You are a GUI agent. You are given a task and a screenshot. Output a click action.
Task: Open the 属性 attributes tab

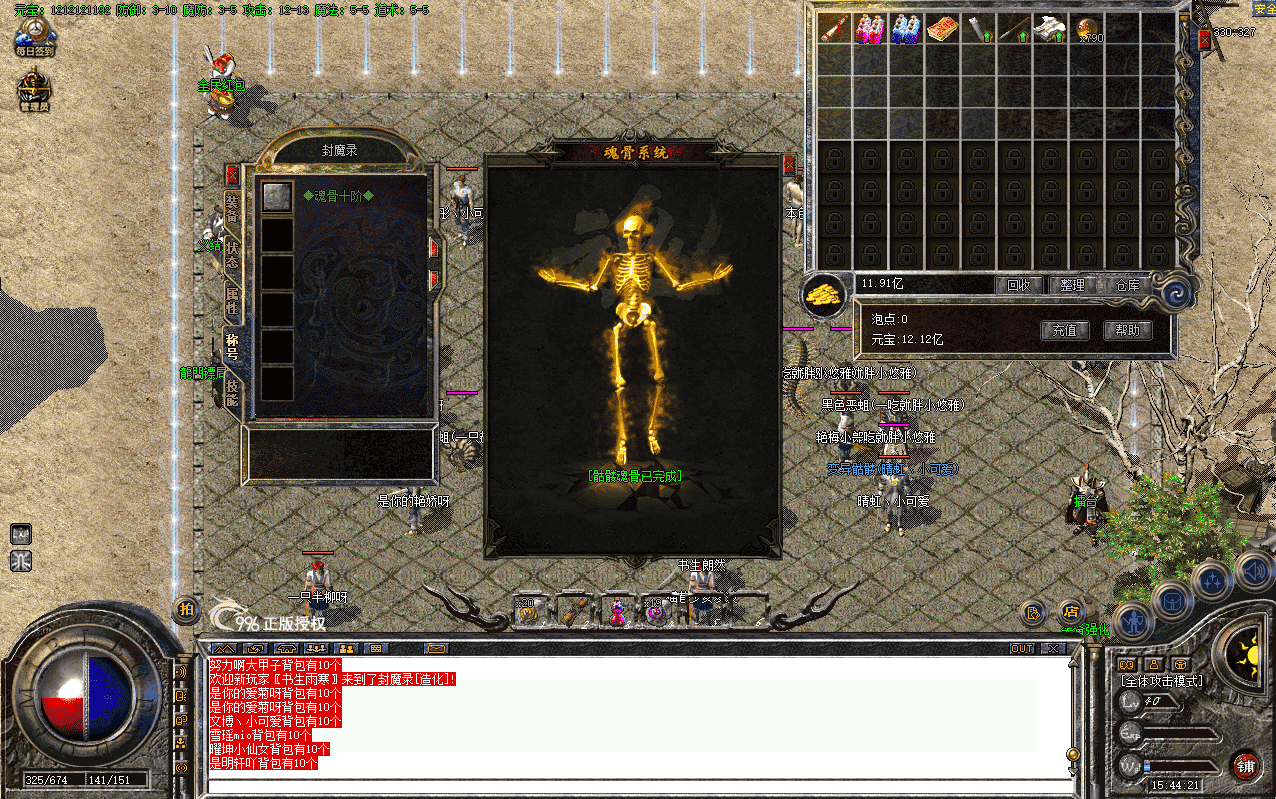232,300
